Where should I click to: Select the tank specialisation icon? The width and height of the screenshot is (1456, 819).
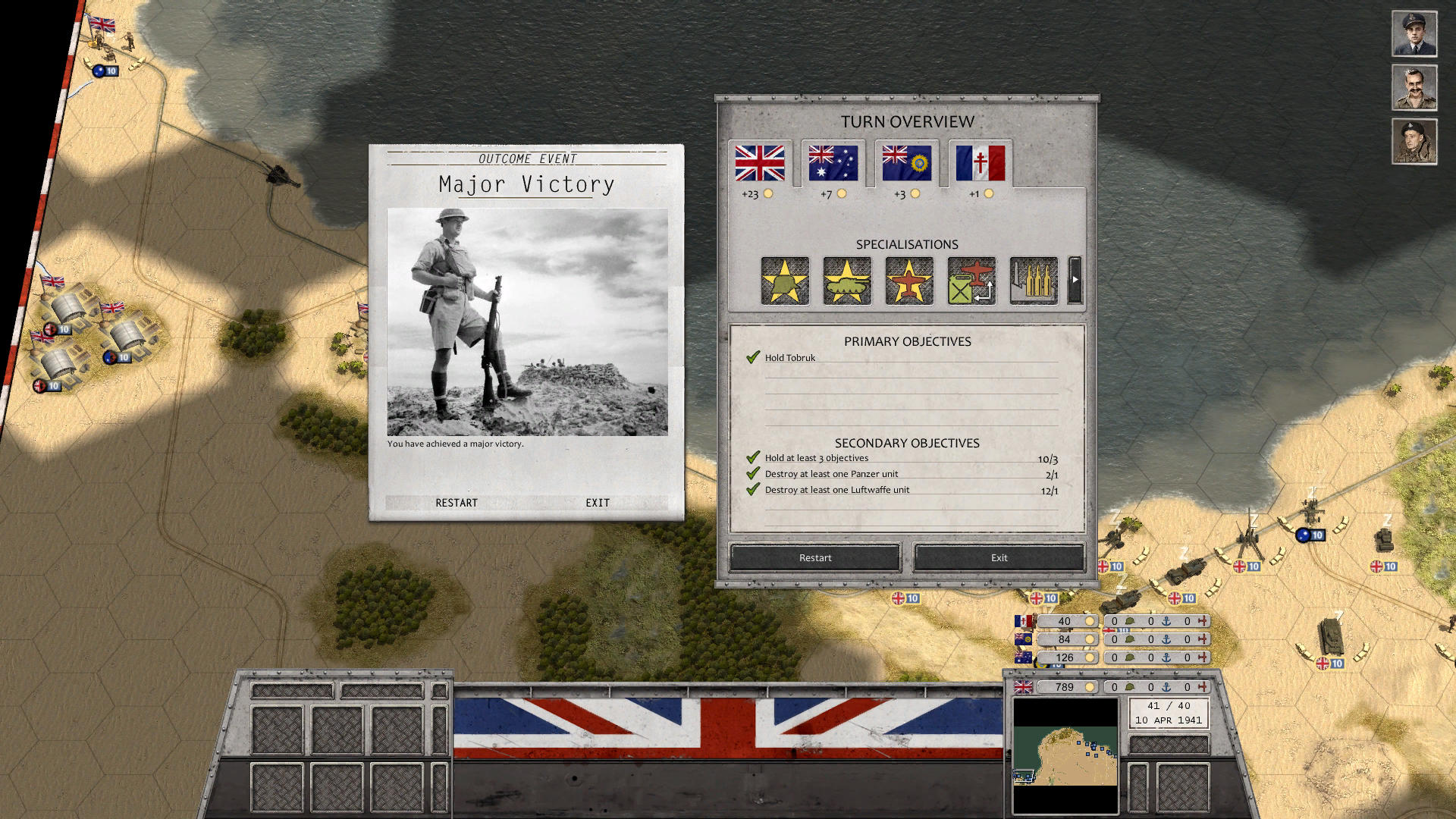846,281
